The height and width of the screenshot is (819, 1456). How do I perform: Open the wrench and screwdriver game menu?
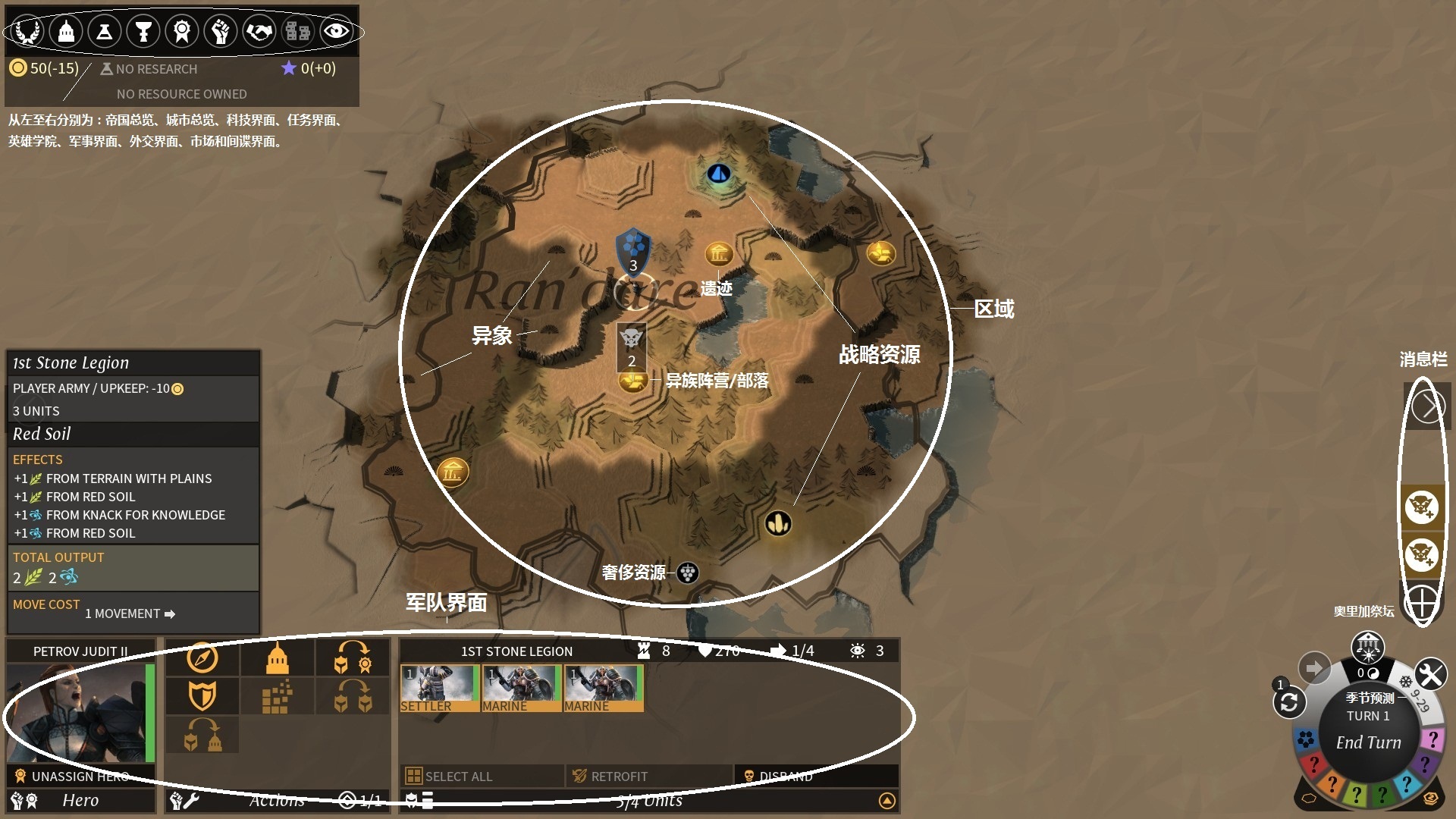1430,674
